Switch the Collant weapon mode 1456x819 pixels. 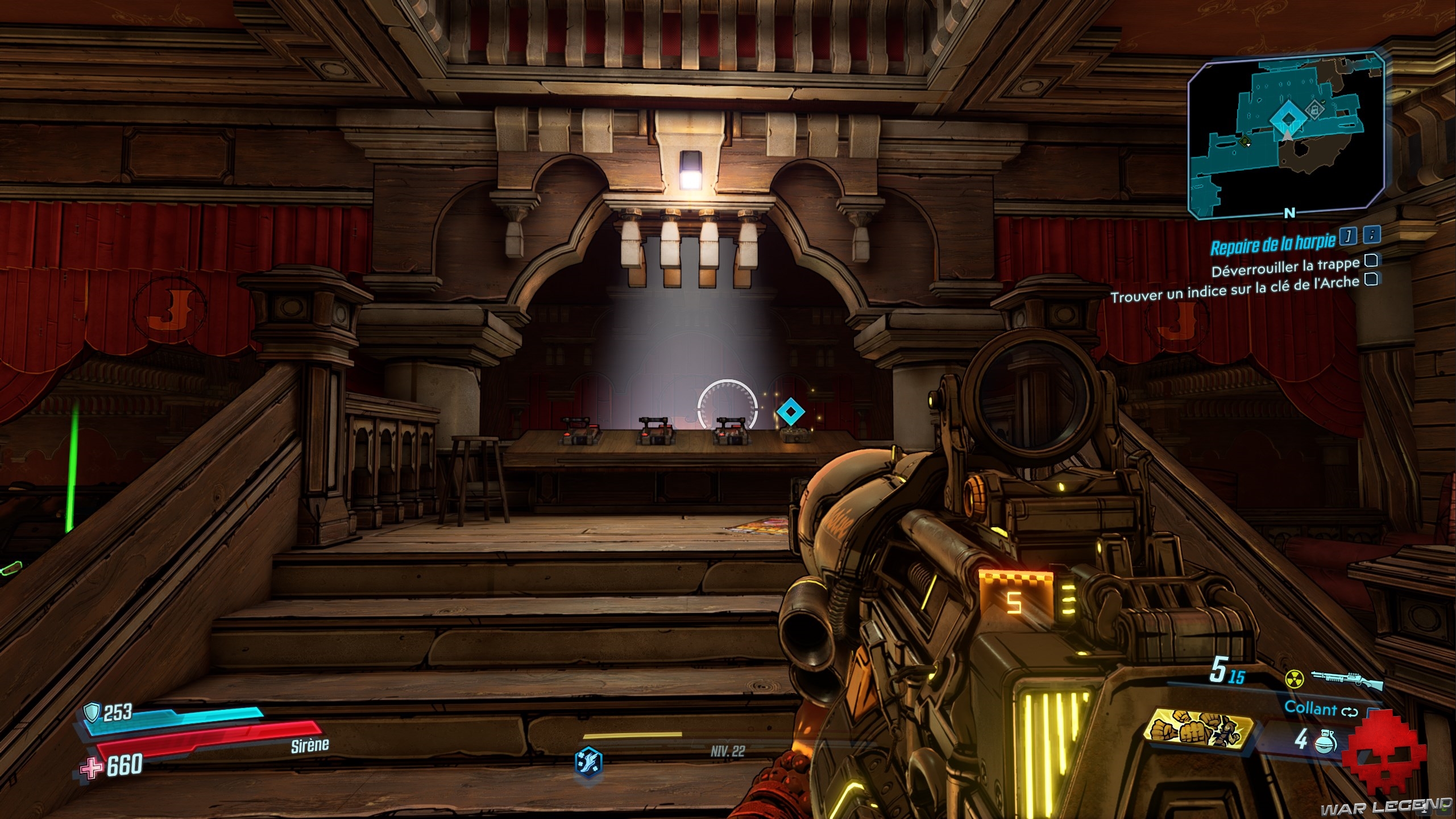coord(1349,712)
